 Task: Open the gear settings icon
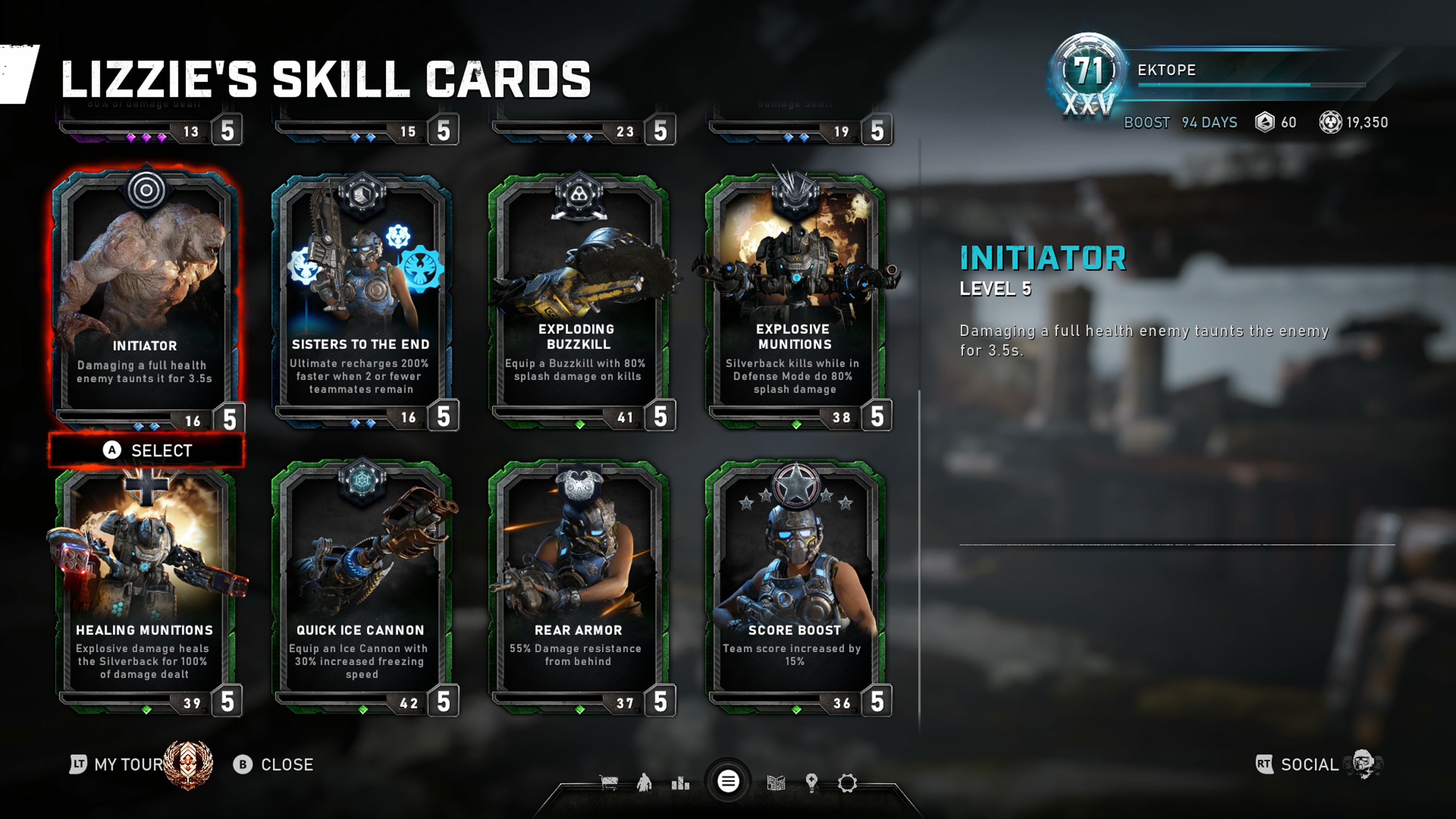click(x=847, y=783)
